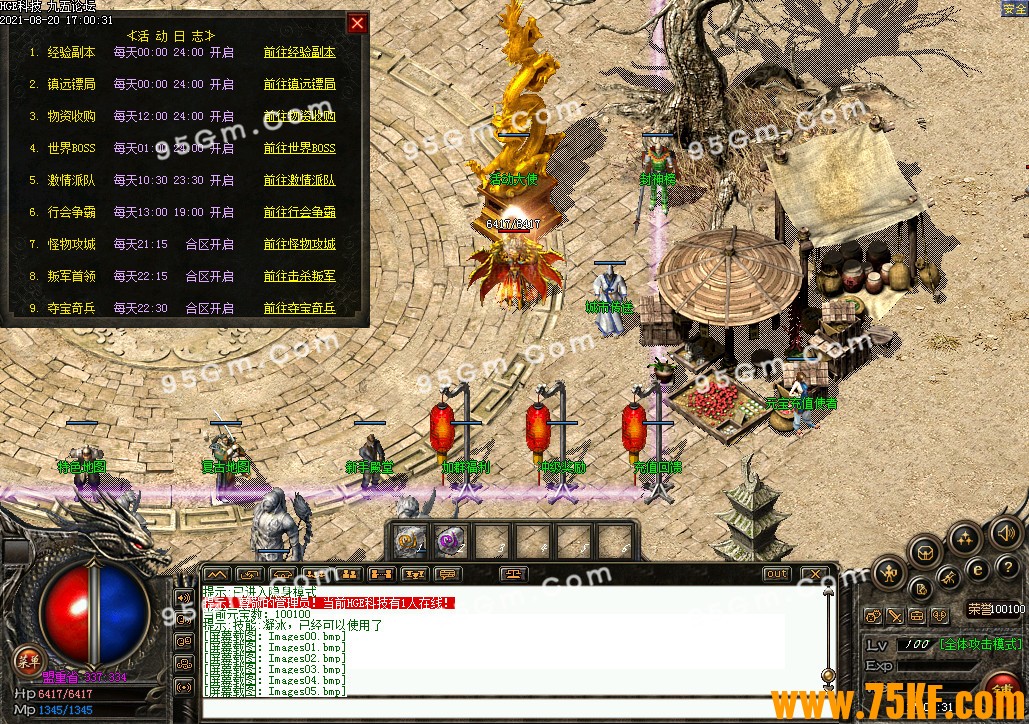Image resolution: width=1029 pixels, height=724 pixels.
Task: Select the 前往激情派队 link
Action: point(299,180)
